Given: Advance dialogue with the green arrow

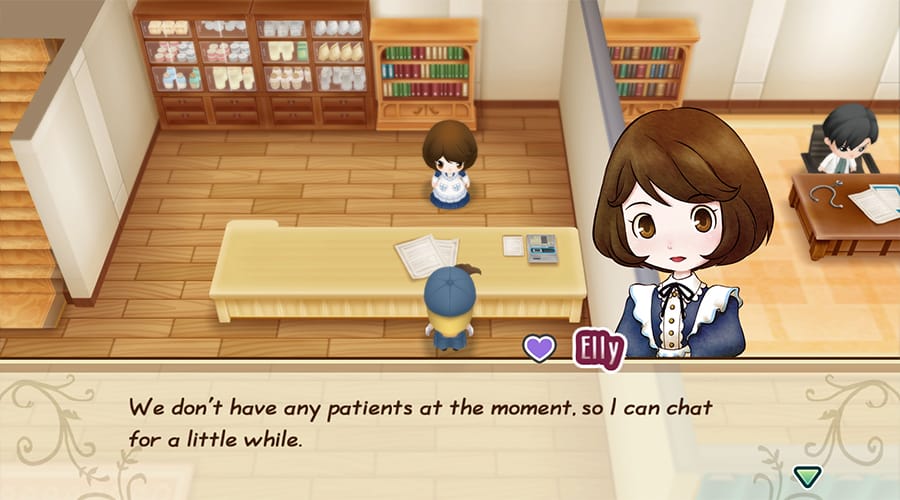Looking at the screenshot, I should pyautogui.click(x=806, y=476).
